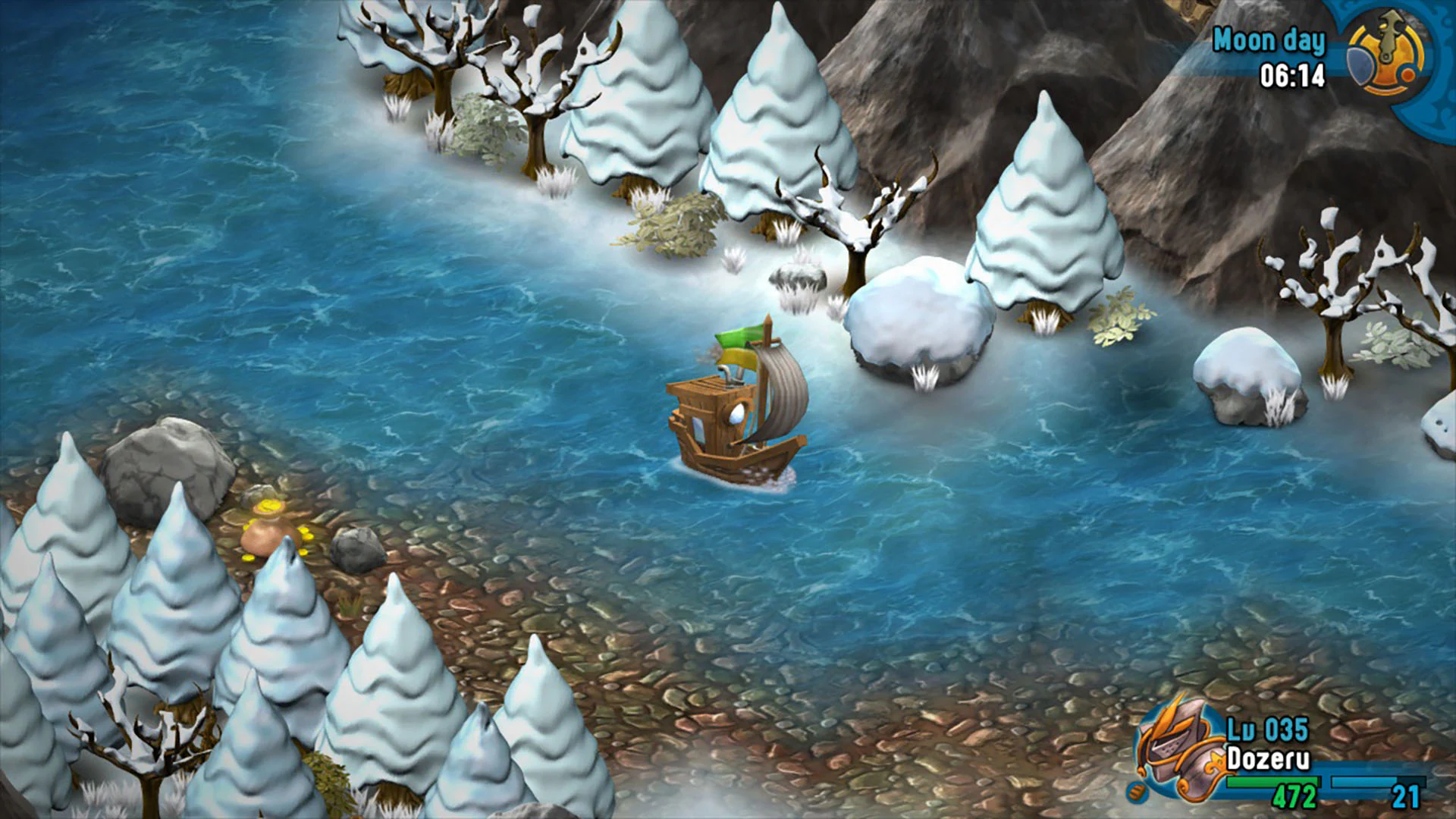Screen dimensions: 1456x819
Task: Click the blue 21 energy bar
Action: pyautogui.click(x=1378, y=783)
